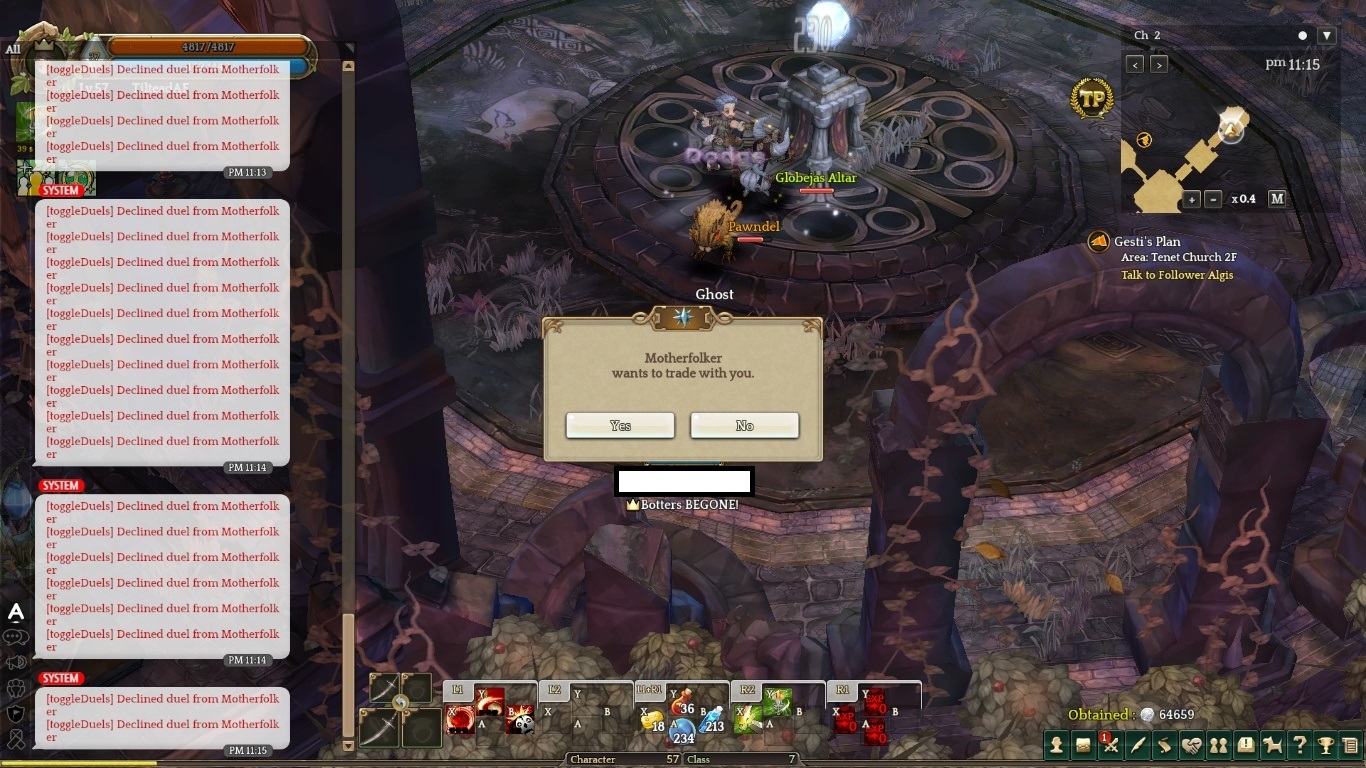Open the trophy achievements icon
This screenshot has width=1366, height=768.
pyautogui.click(x=1326, y=745)
